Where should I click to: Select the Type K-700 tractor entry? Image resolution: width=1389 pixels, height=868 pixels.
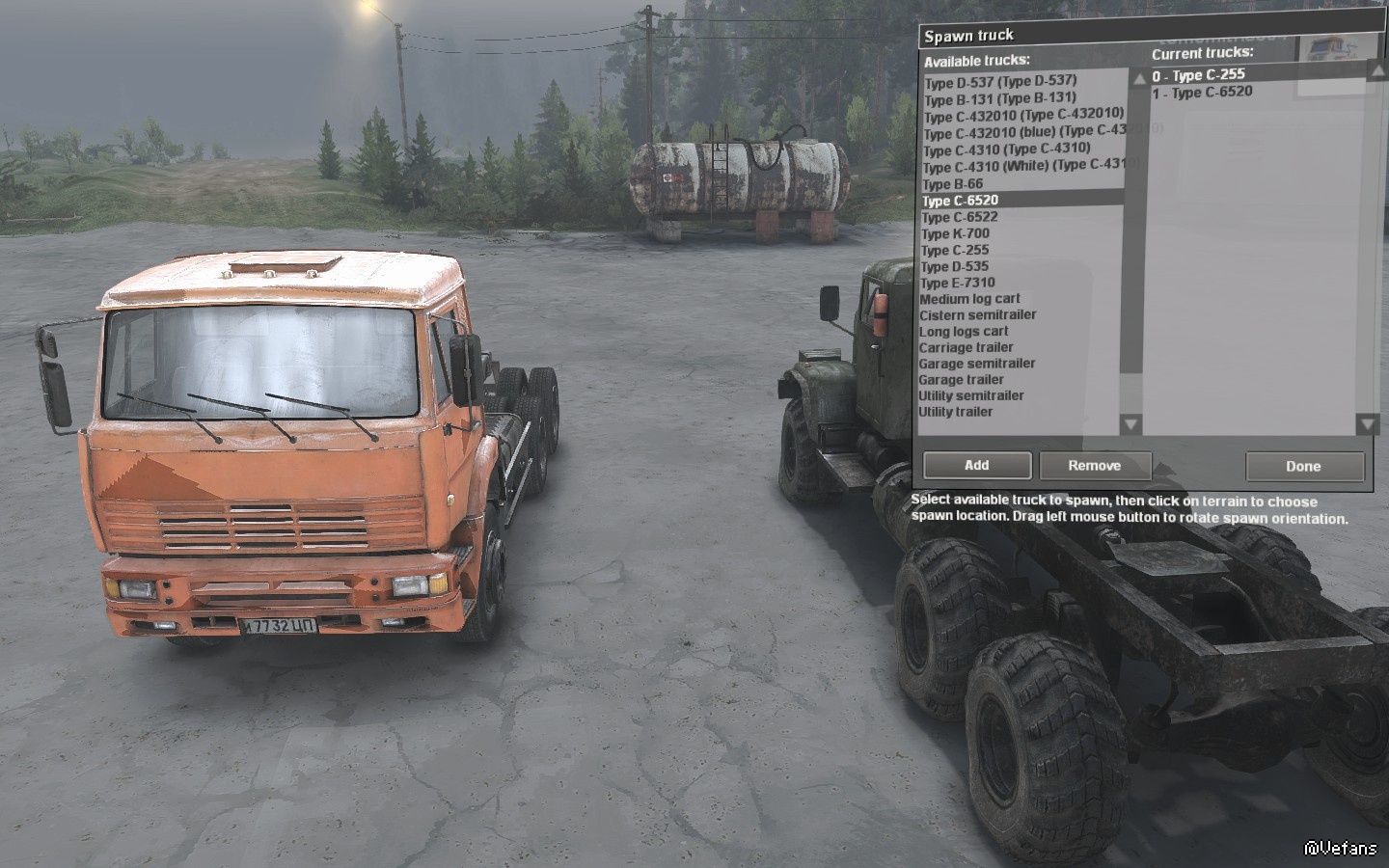point(955,233)
